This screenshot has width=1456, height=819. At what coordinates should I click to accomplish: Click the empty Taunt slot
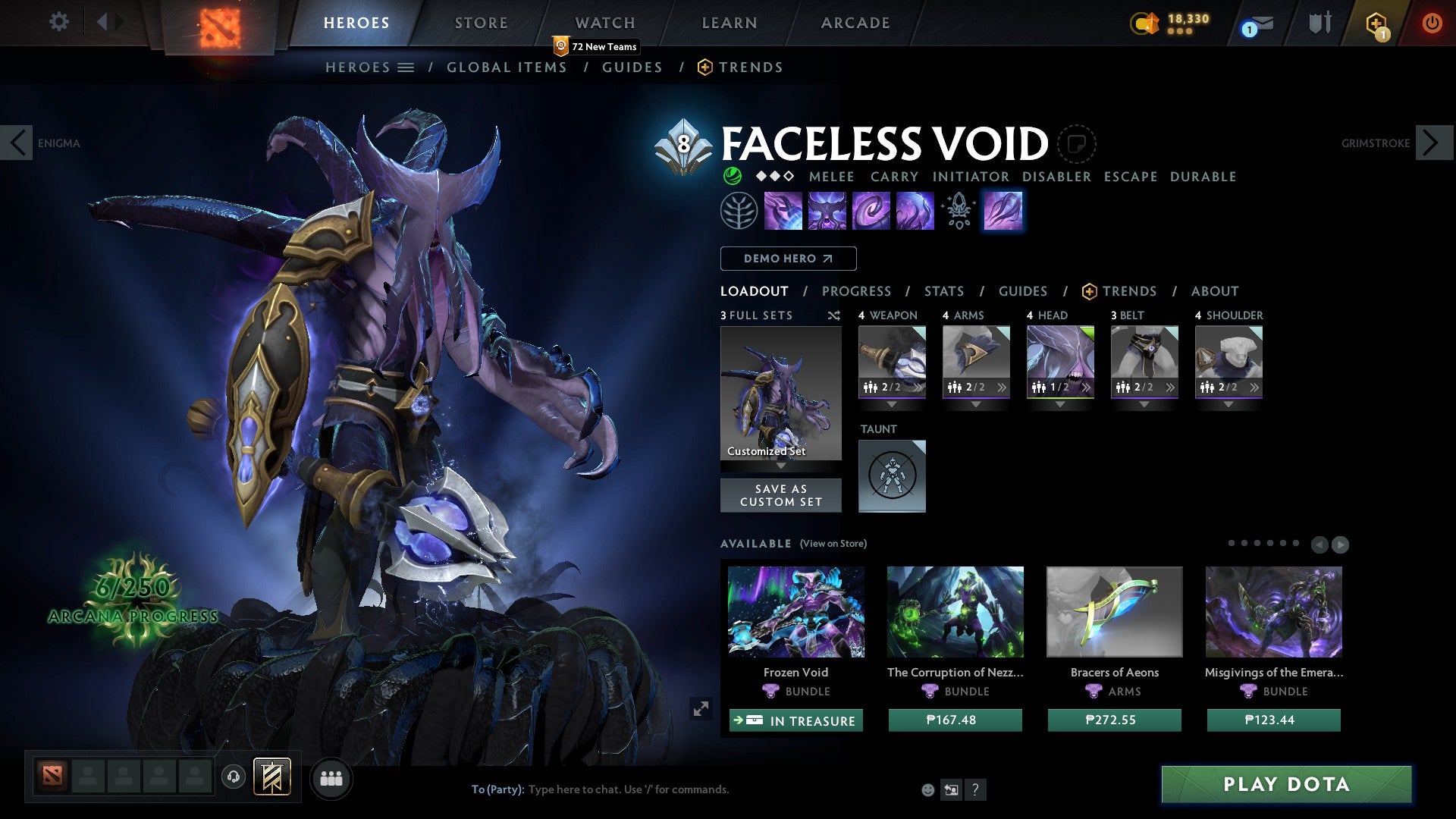[x=892, y=476]
